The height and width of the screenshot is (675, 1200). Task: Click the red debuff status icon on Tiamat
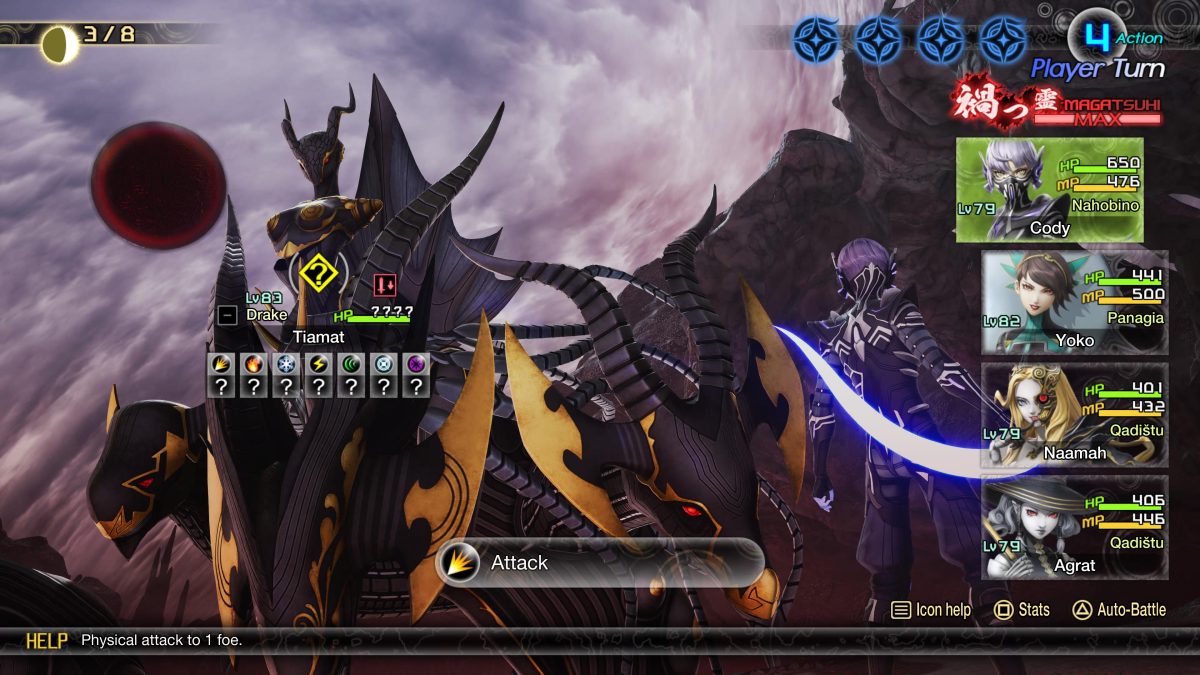point(384,285)
